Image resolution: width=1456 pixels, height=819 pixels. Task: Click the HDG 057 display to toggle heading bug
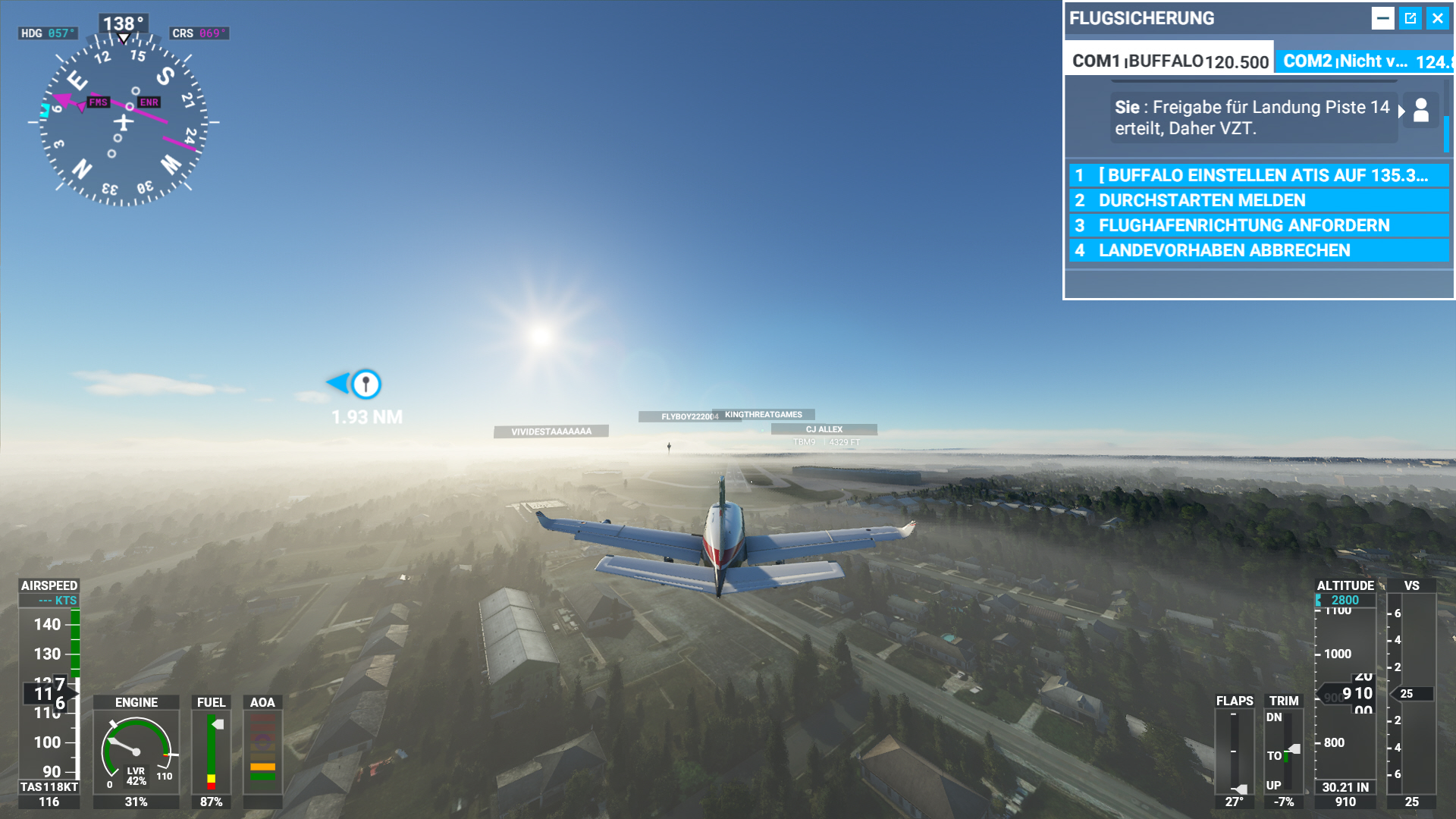tap(47, 33)
